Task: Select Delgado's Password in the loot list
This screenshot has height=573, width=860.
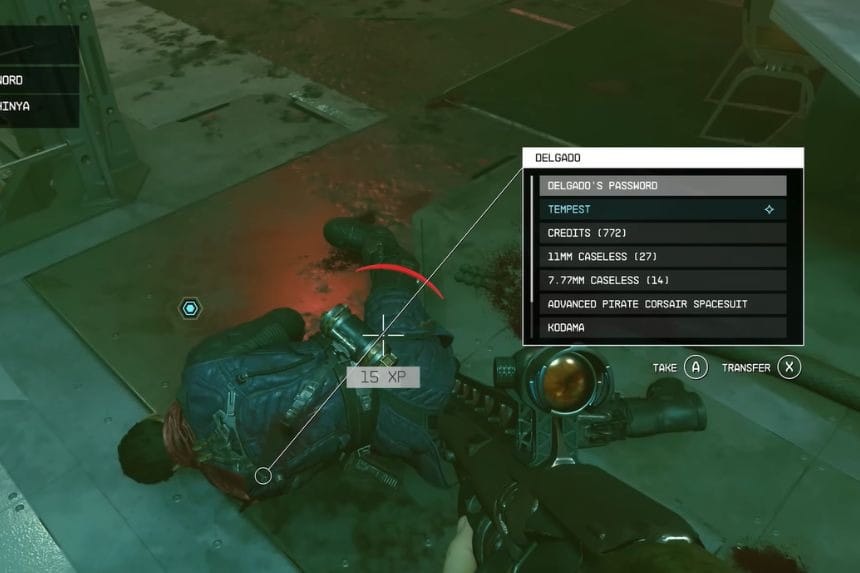Action: [662, 186]
